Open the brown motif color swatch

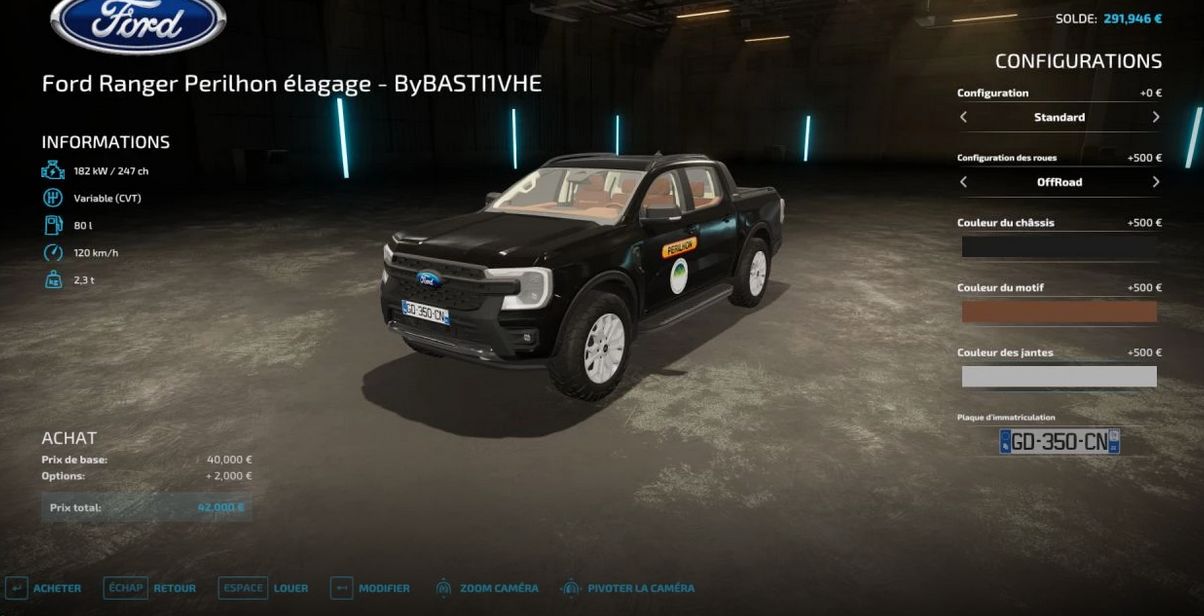coord(1059,311)
